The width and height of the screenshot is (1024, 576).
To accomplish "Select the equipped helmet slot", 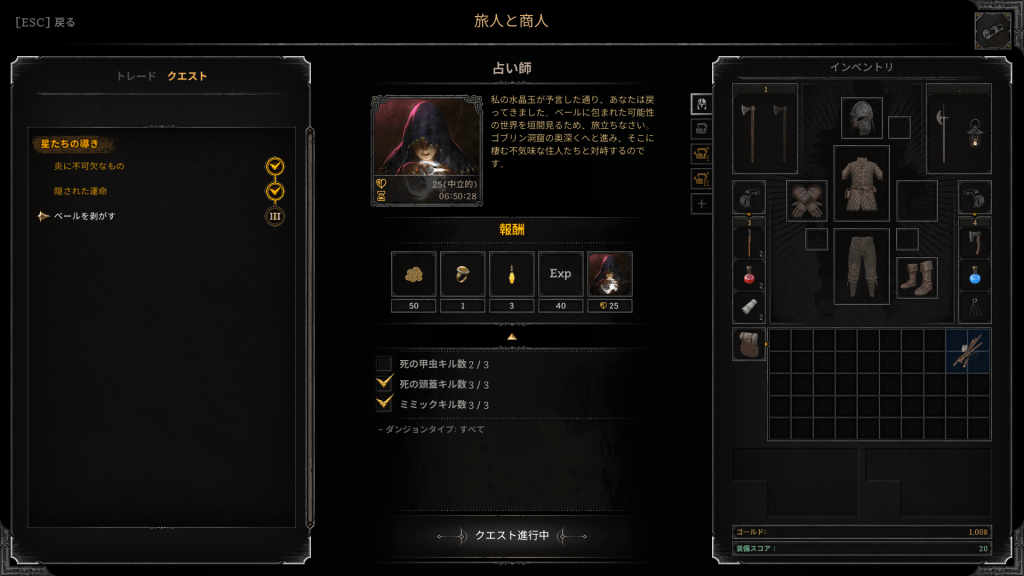I will coord(861,118).
